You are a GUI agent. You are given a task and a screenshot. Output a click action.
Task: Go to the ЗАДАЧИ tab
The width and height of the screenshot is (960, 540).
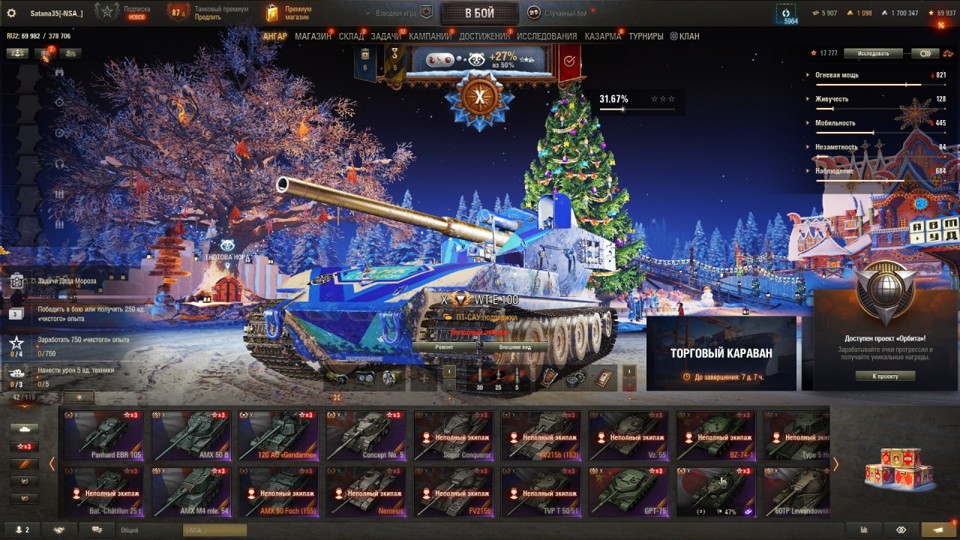(386, 37)
